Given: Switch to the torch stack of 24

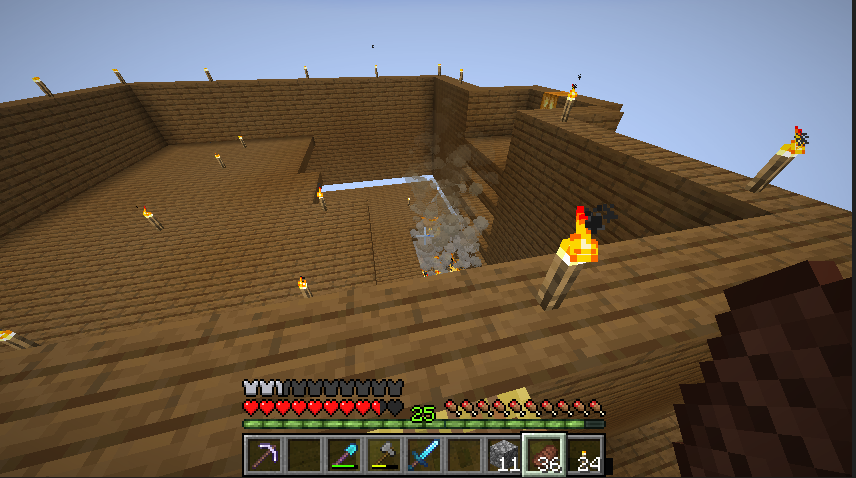Looking at the screenshot, I should [584, 455].
